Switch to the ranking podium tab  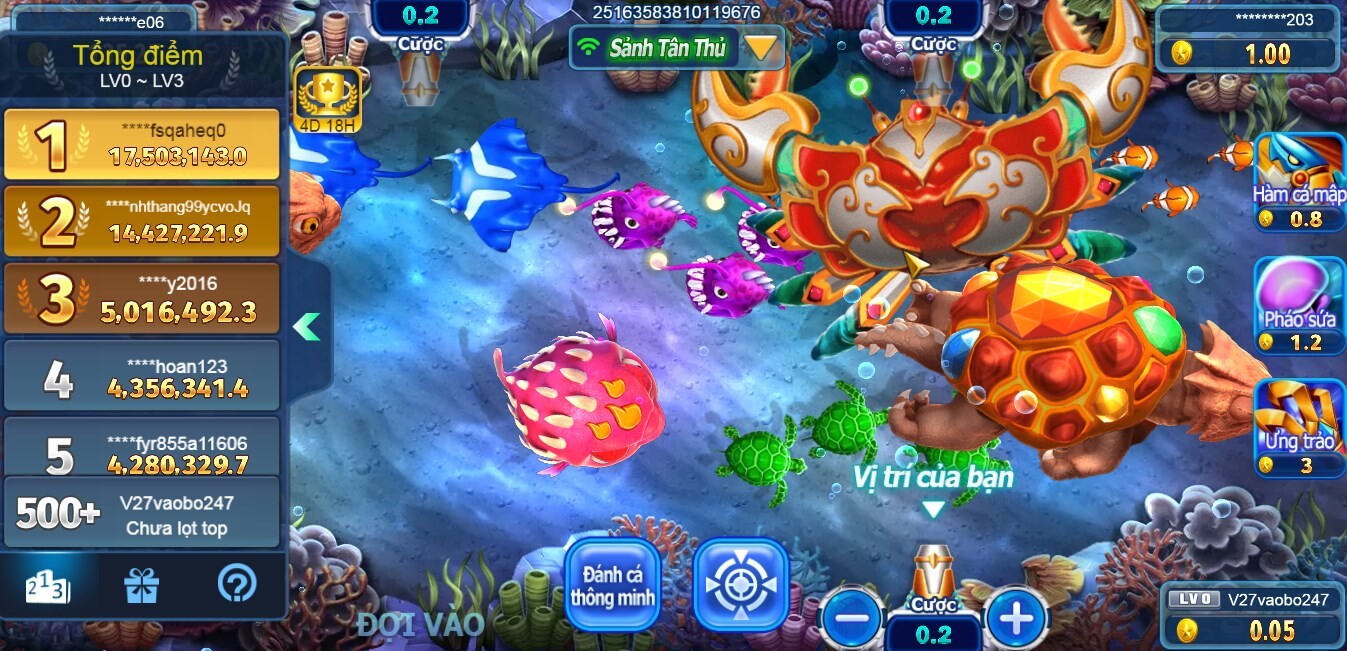(x=48, y=585)
